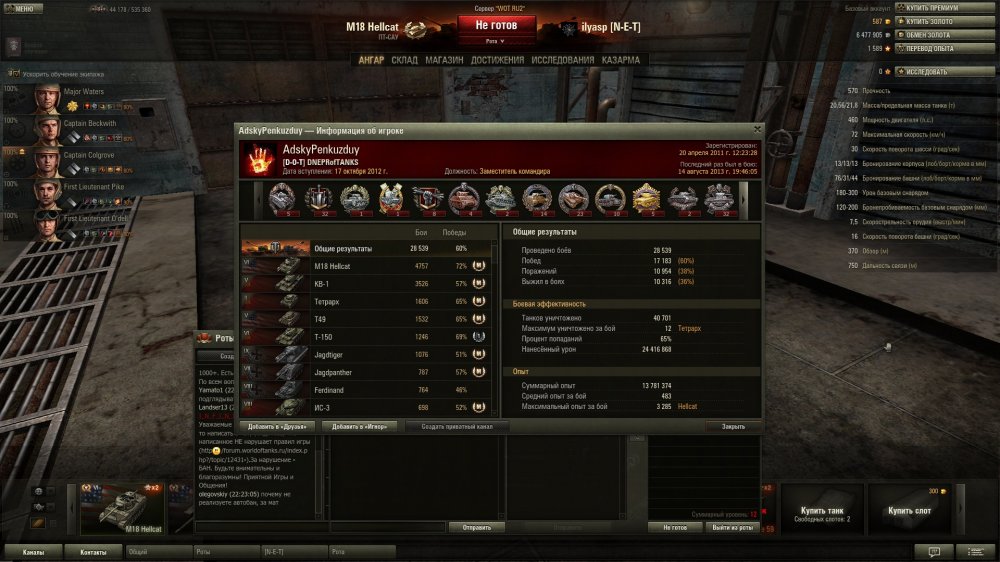
Task: Open the МАГАЗИН tab
Action: (x=444, y=60)
